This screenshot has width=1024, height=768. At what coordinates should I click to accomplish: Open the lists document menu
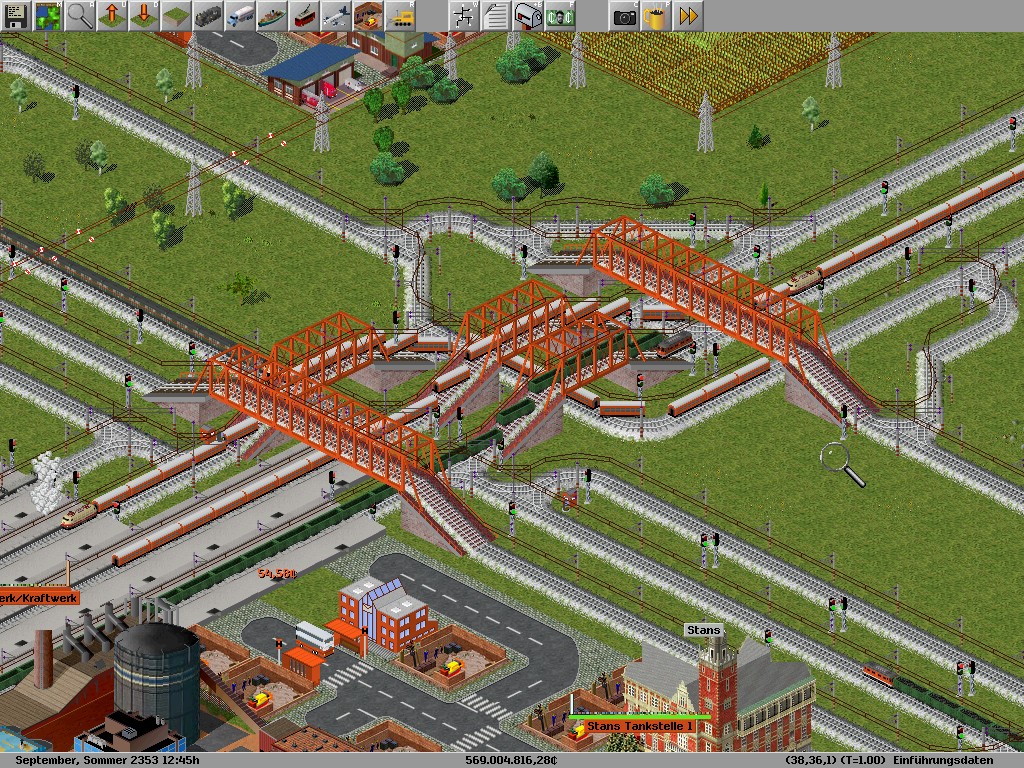click(x=496, y=16)
